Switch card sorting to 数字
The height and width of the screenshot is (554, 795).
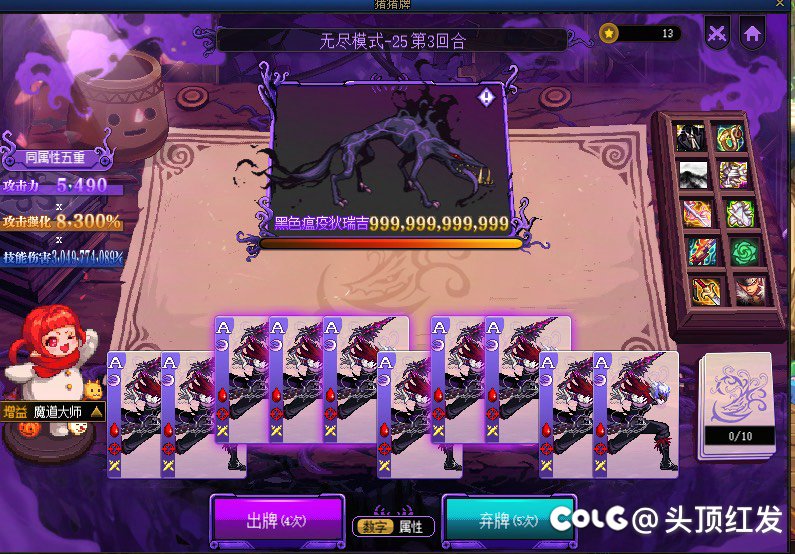point(372,526)
